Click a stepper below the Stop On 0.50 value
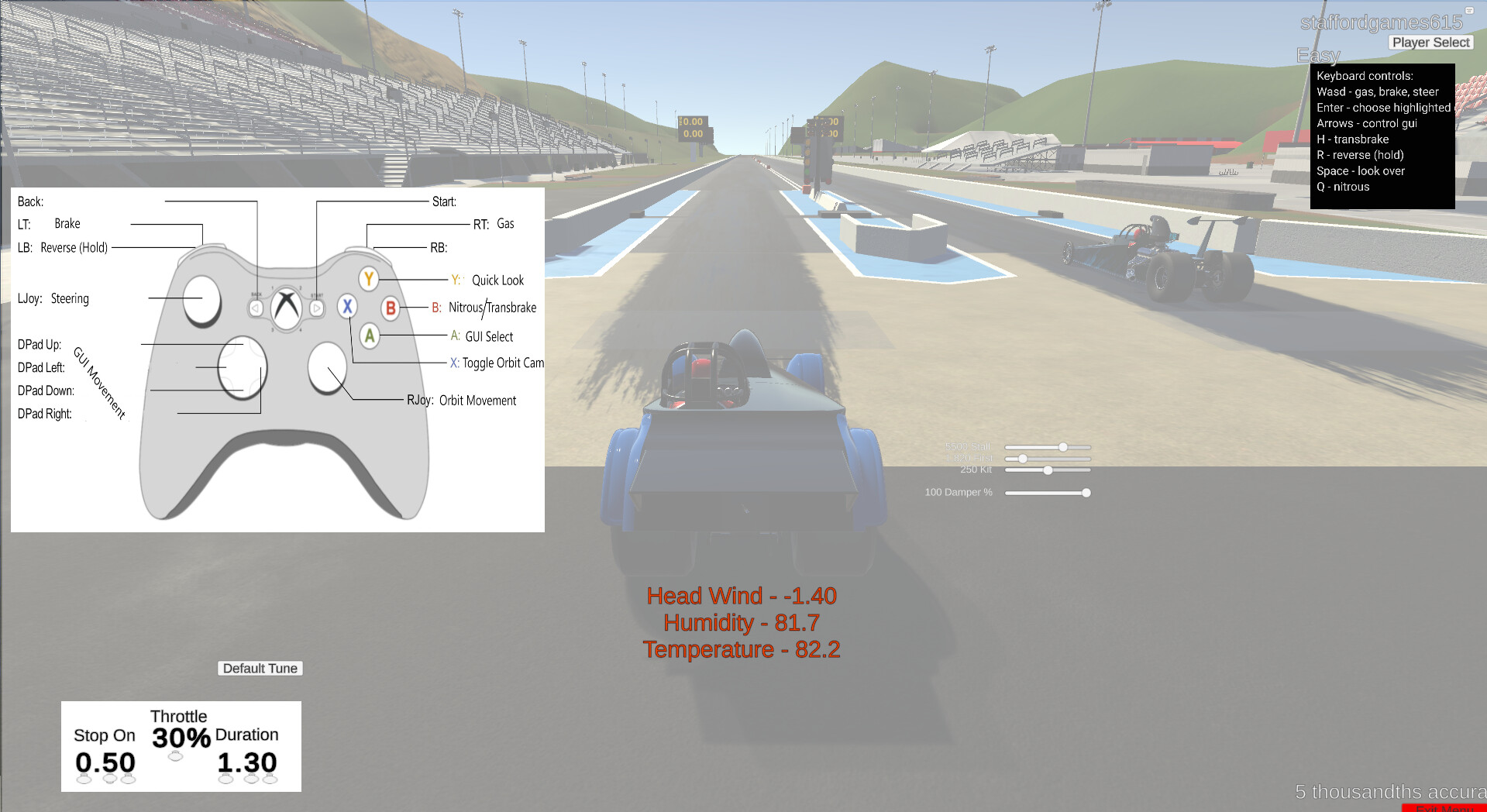Screen dimensions: 1487x812 (x=84, y=779)
